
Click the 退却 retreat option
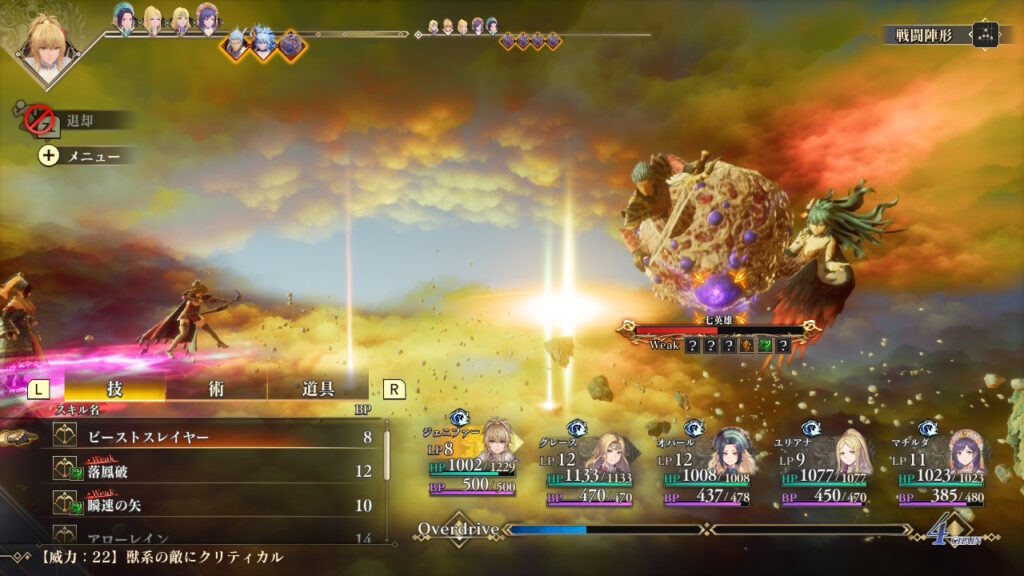pyautogui.click(x=78, y=120)
